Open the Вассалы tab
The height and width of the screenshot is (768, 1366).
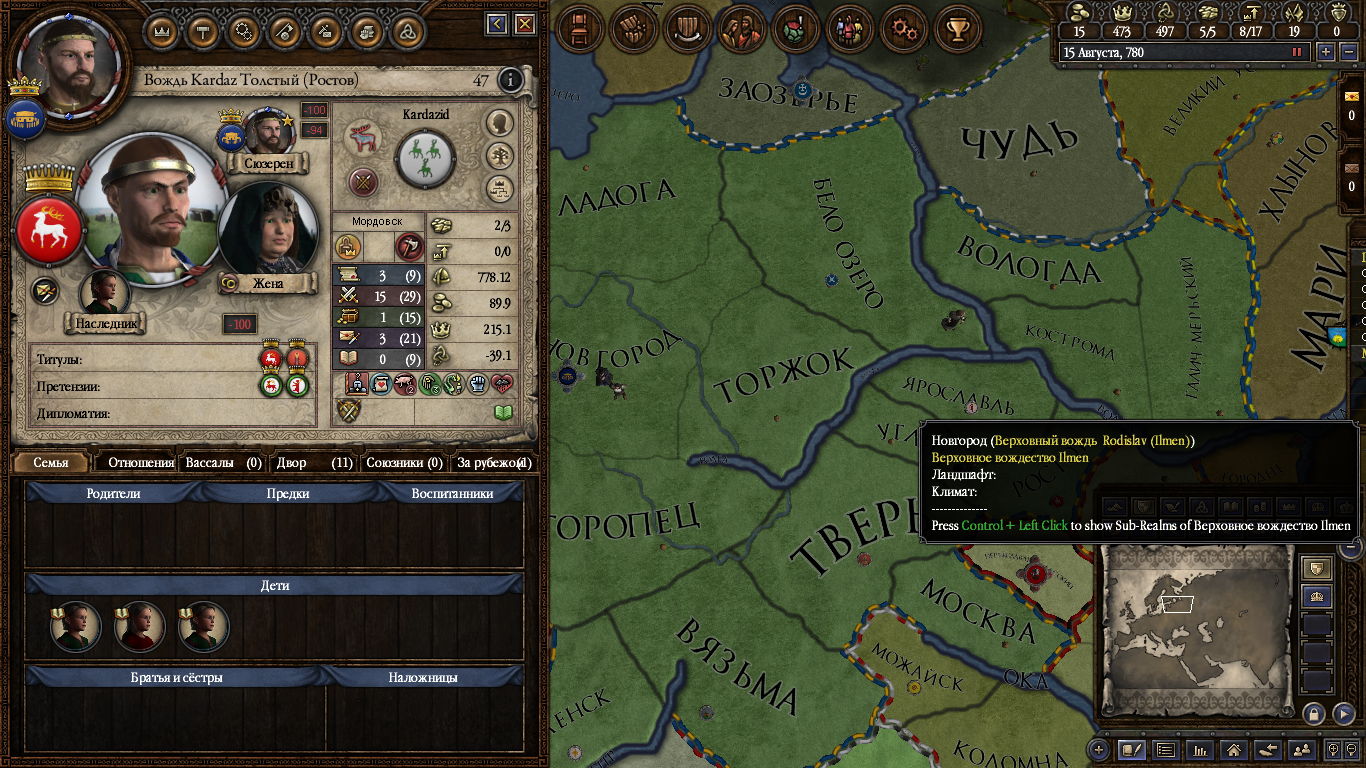224,463
